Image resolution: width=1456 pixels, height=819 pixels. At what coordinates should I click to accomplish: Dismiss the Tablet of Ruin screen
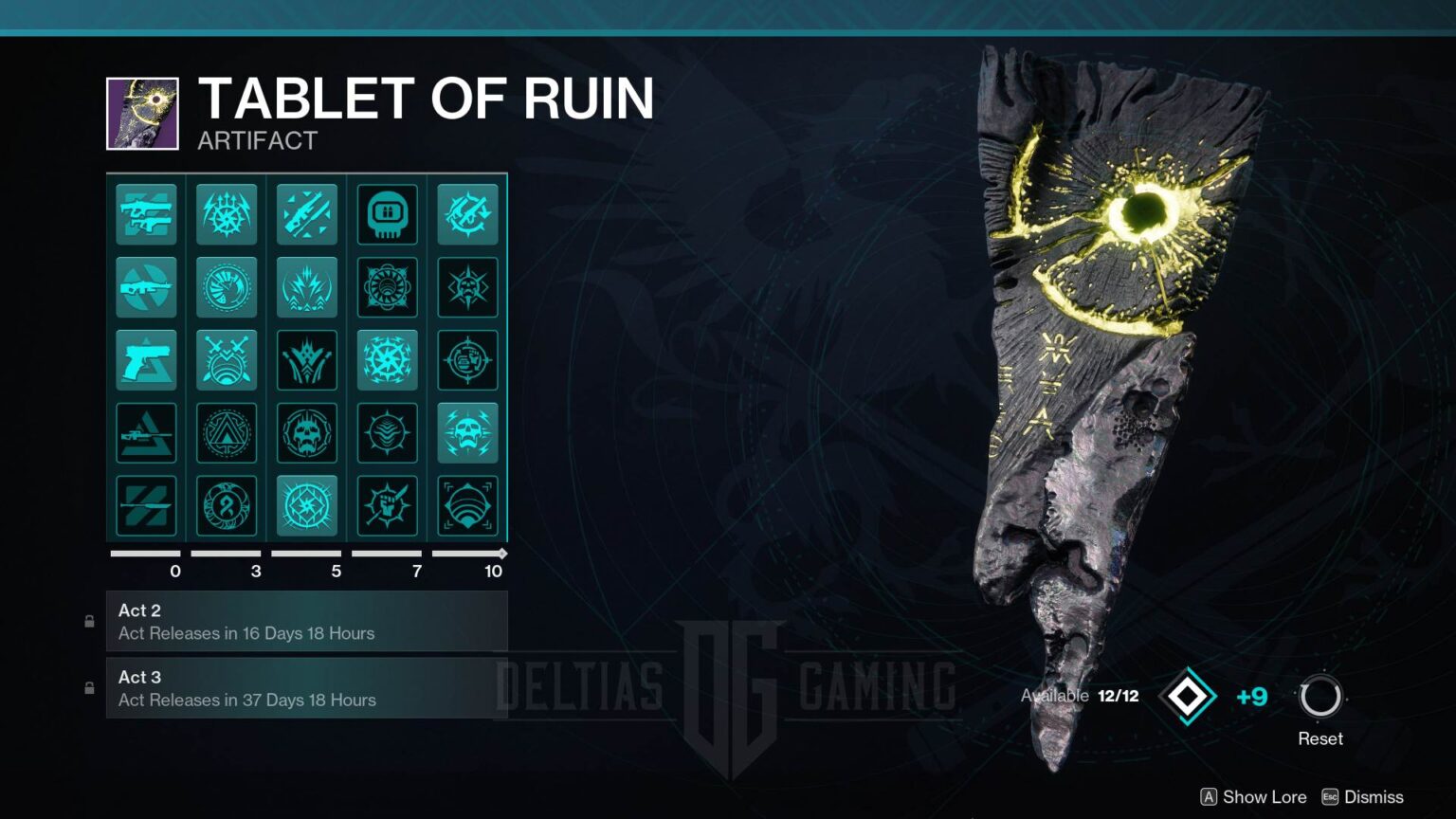[x=1374, y=797]
